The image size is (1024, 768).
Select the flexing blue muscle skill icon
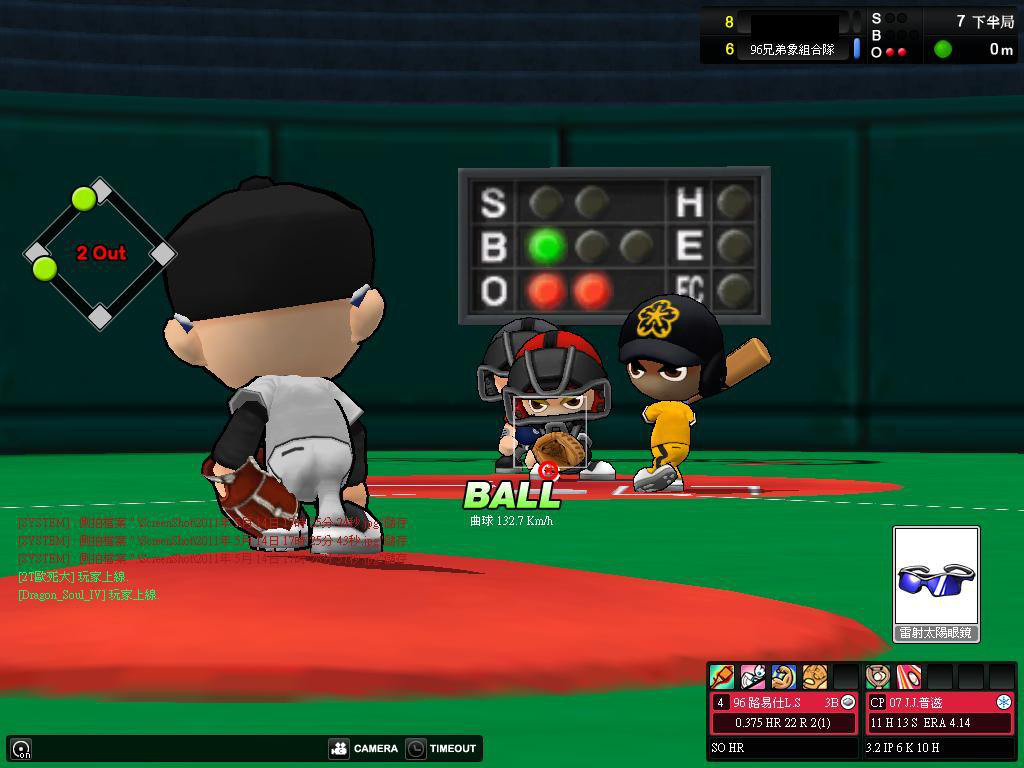[x=784, y=677]
